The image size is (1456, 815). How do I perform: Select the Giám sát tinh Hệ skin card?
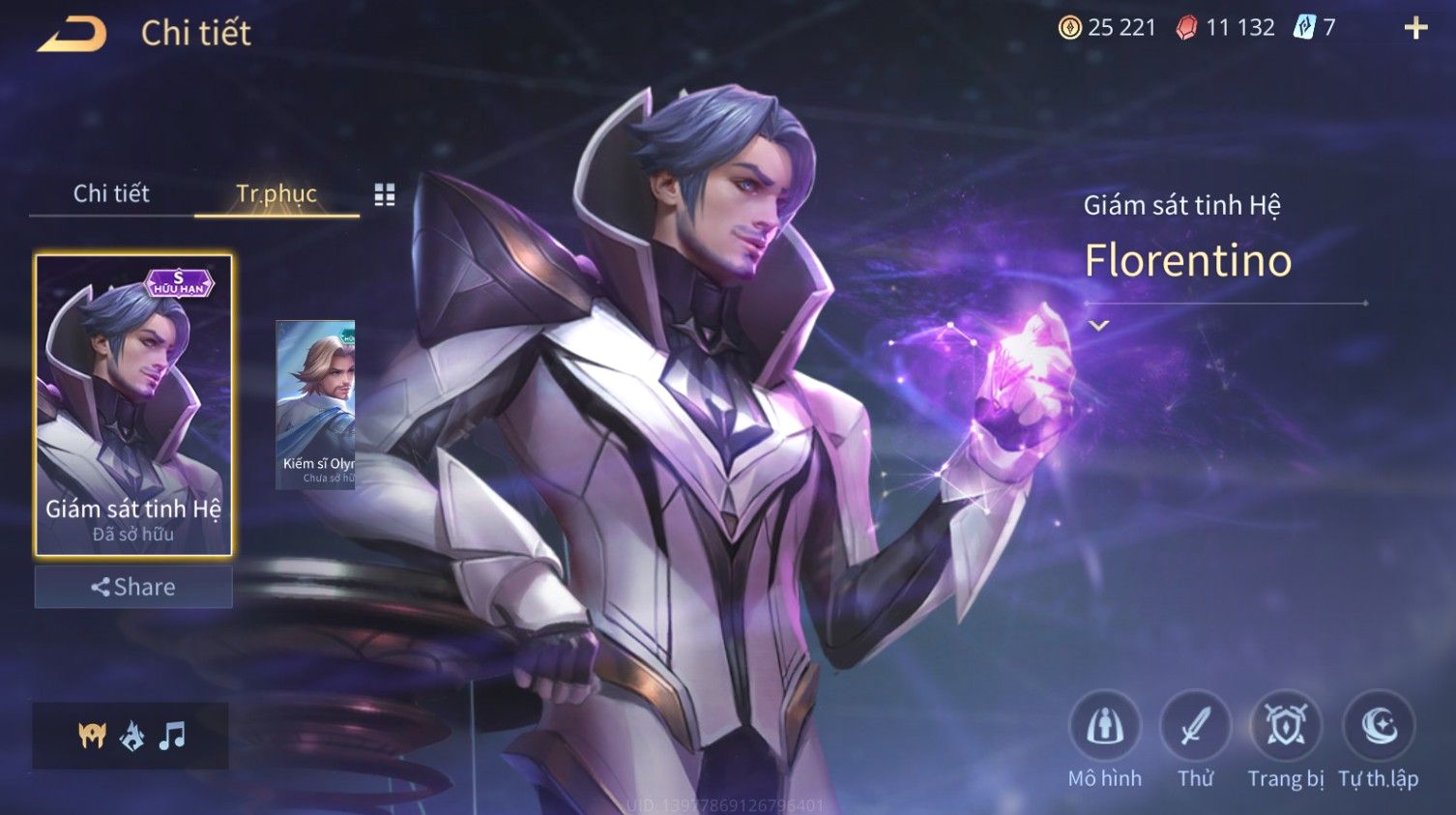[x=133, y=405]
